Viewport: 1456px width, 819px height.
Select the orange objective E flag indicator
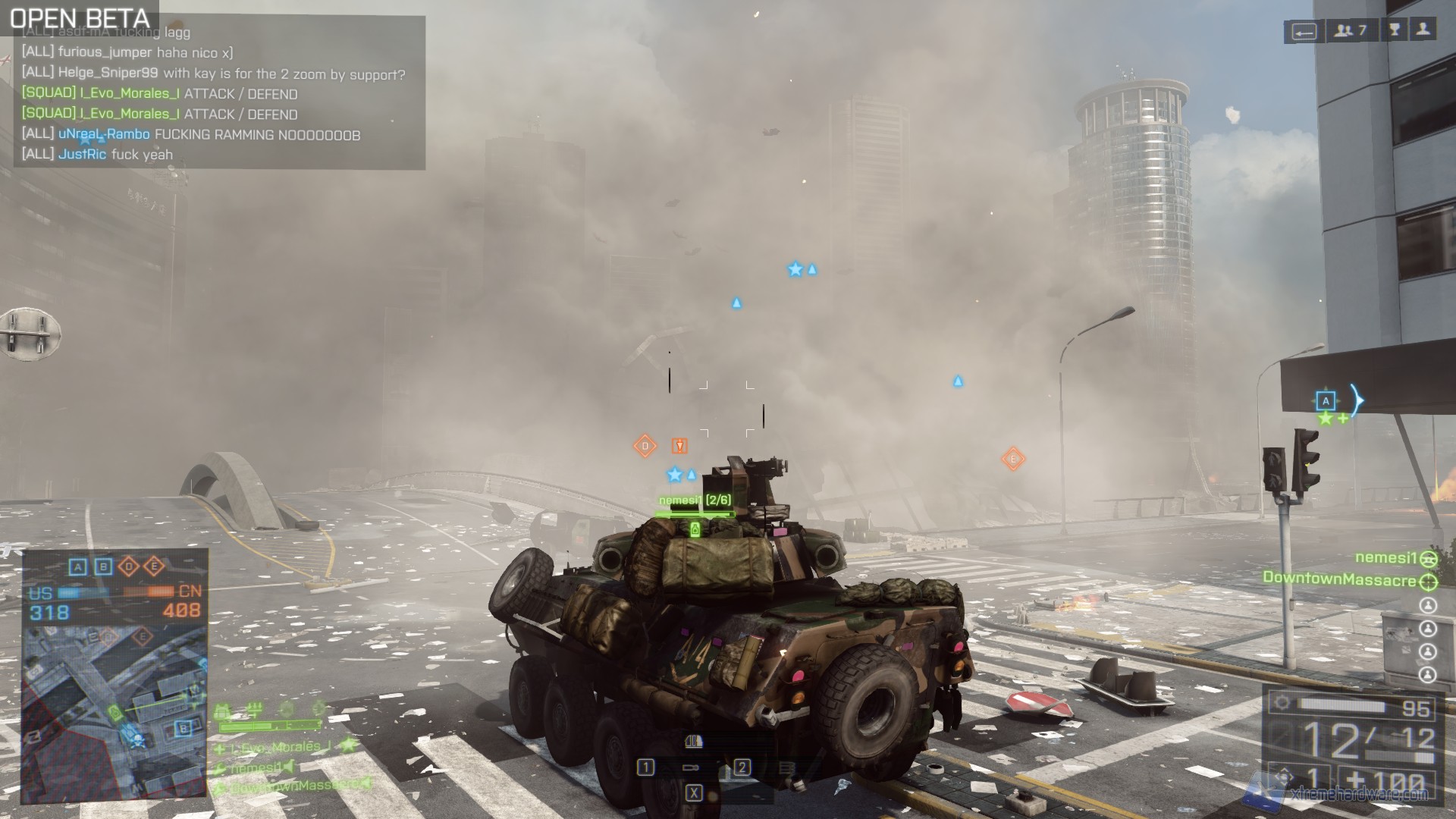tap(154, 566)
